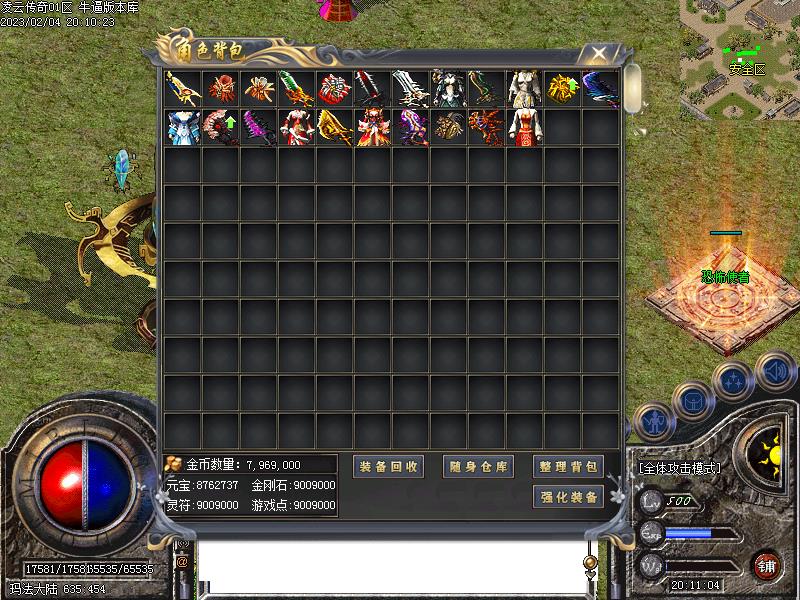800x600 pixels.
Task: Toggle sound with the speaker icon
Action: pos(774,371)
